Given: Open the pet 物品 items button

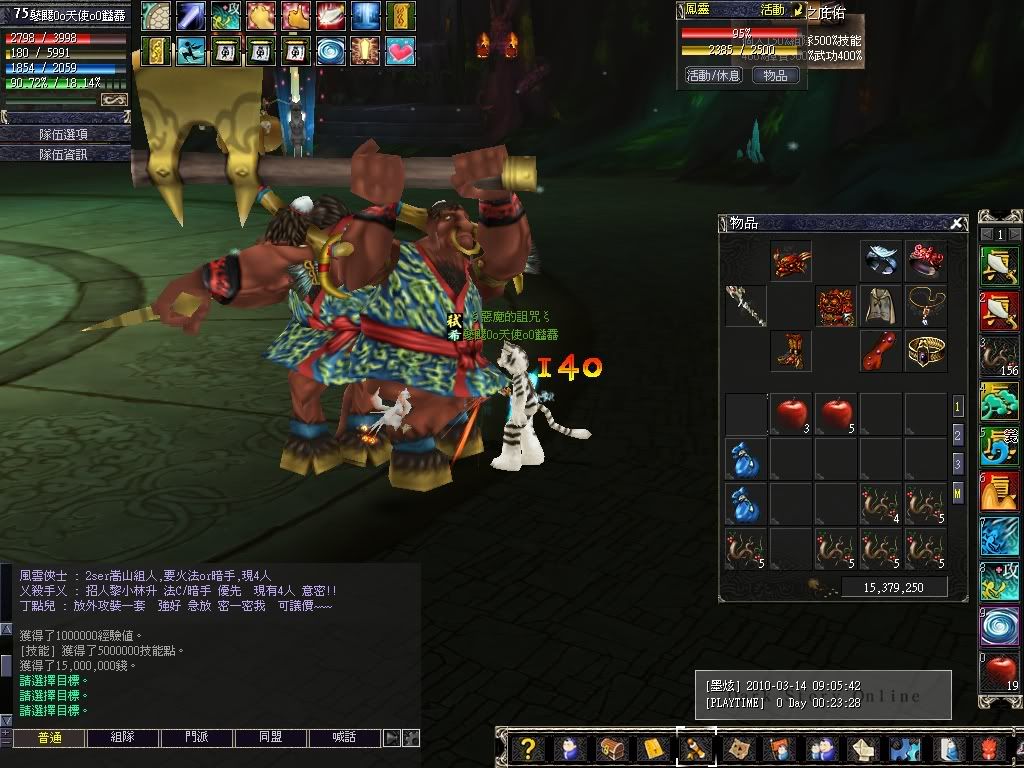Looking at the screenshot, I should (x=775, y=75).
